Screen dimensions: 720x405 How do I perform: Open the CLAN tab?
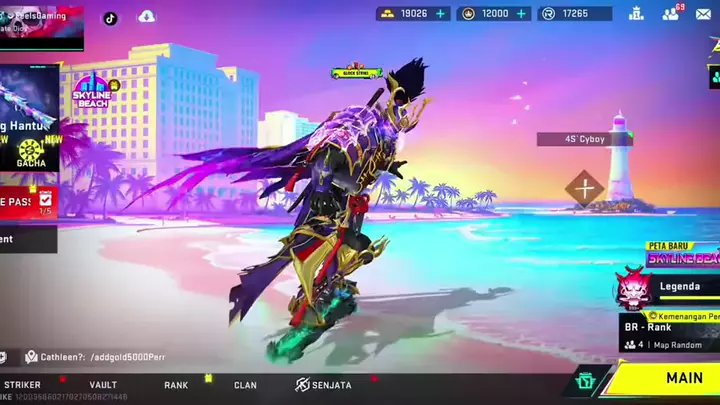click(x=245, y=385)
